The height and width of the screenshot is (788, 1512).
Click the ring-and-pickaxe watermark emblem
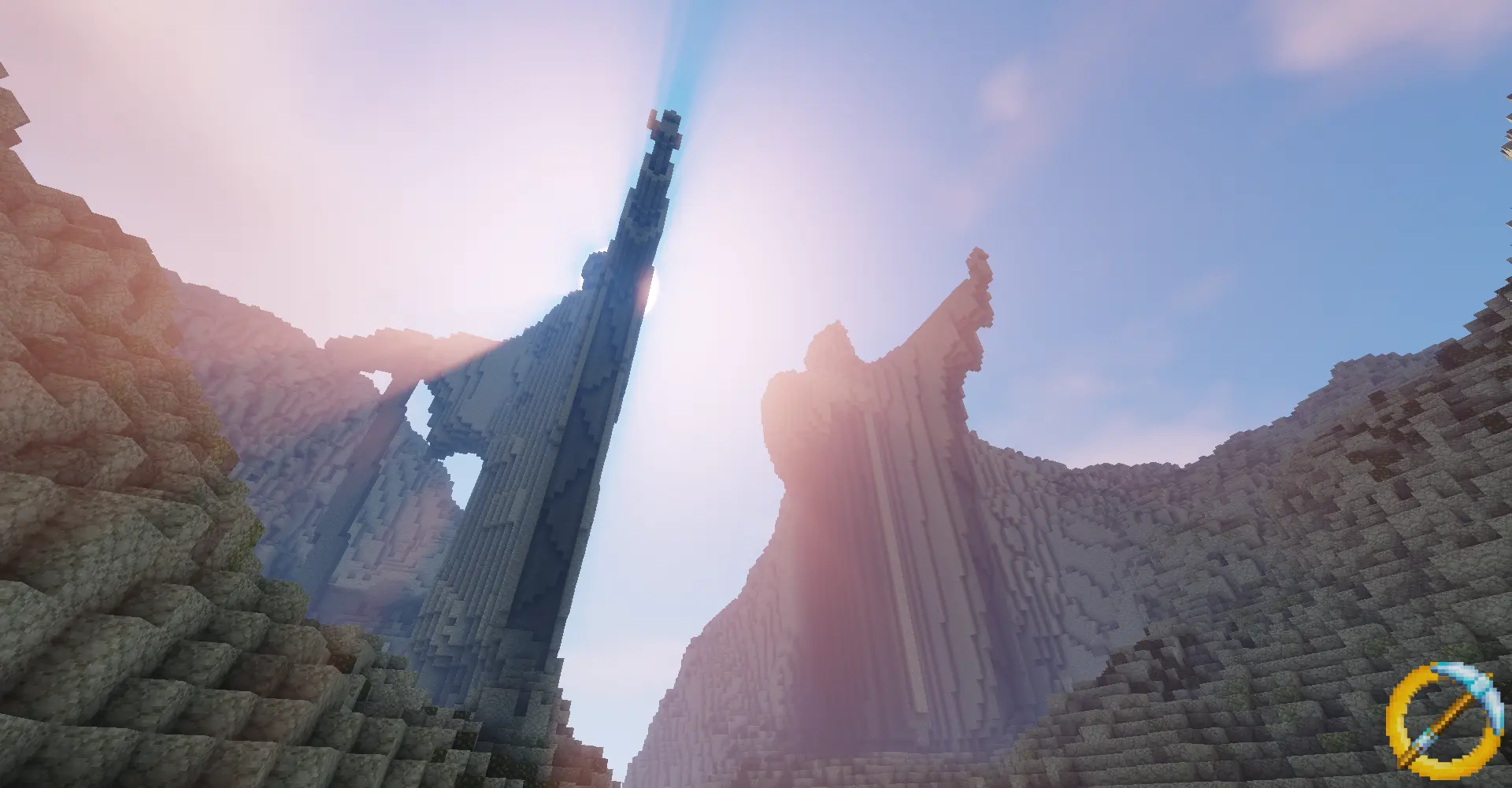1445,718
